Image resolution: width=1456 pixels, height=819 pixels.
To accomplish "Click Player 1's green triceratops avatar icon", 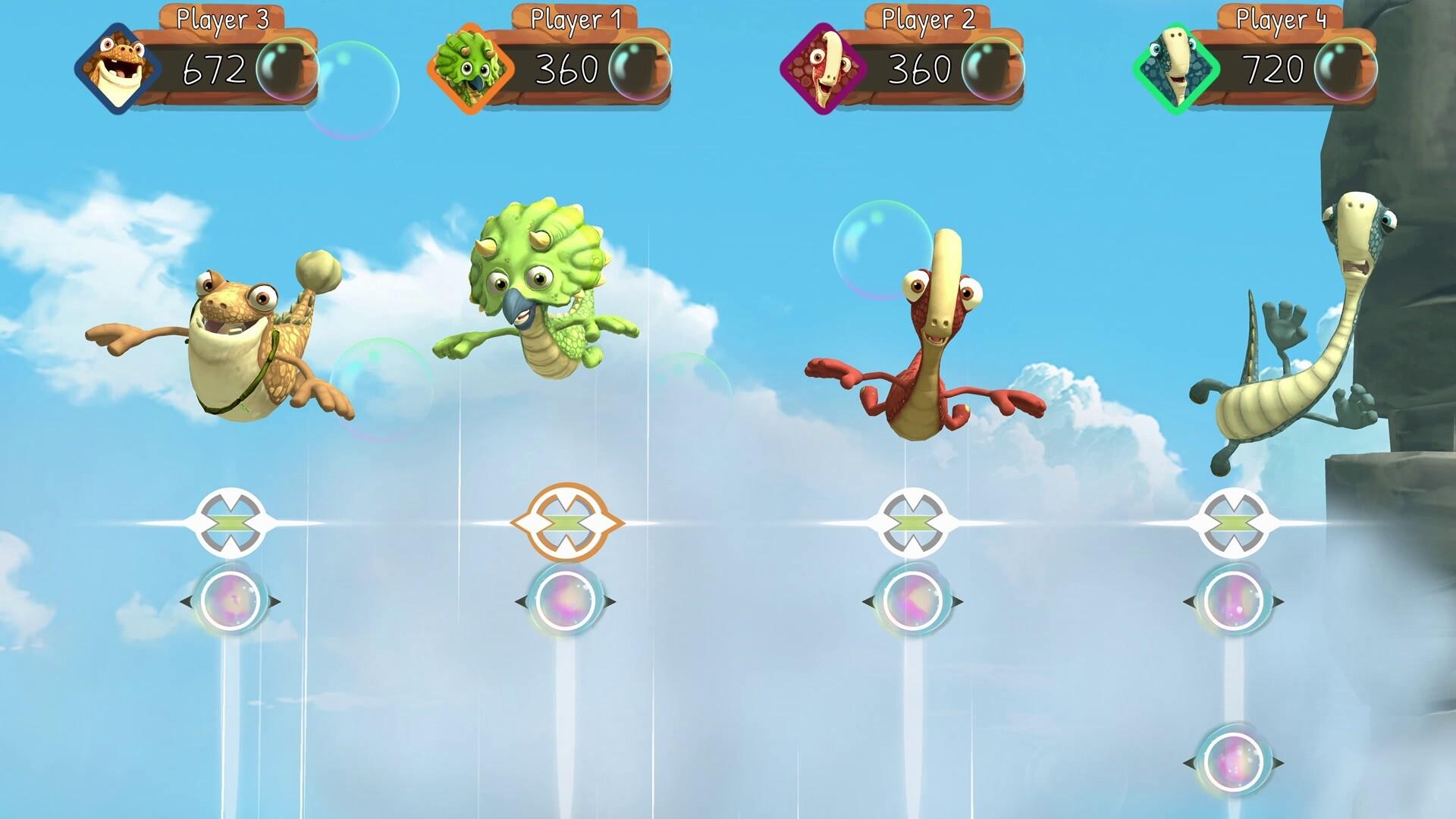I will point(470,68).
